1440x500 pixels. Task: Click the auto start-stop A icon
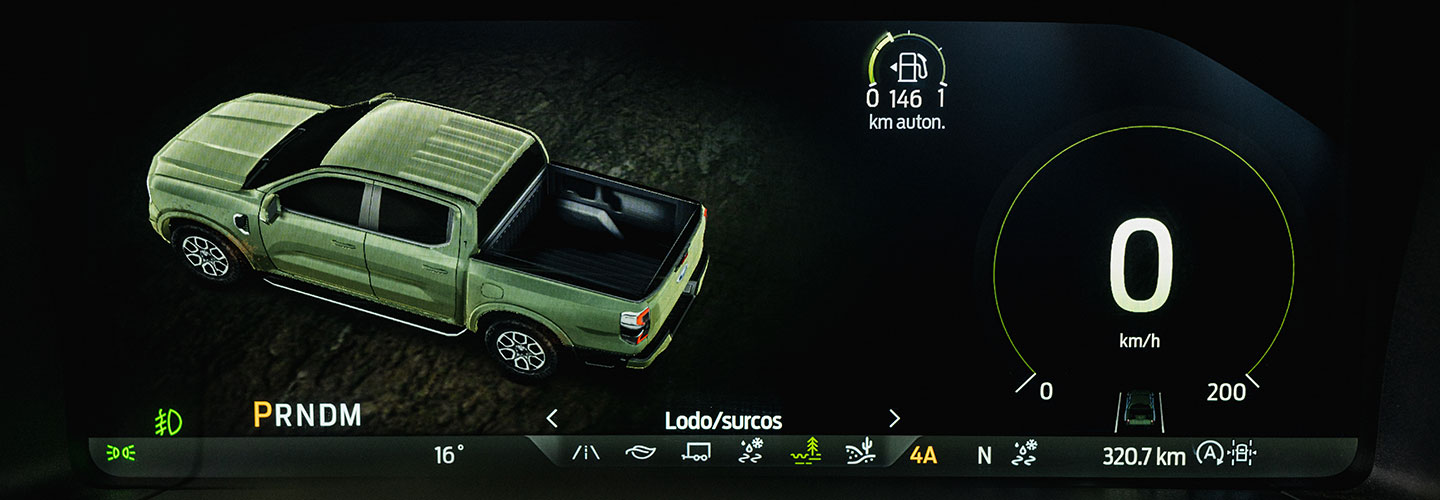pos(1209,455)
